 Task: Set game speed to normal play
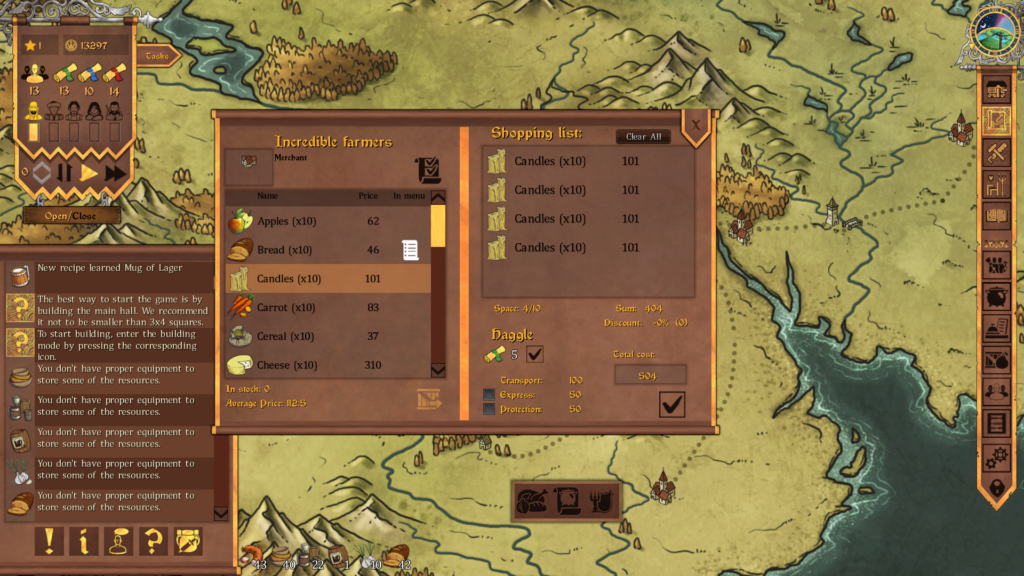[89, 173]
